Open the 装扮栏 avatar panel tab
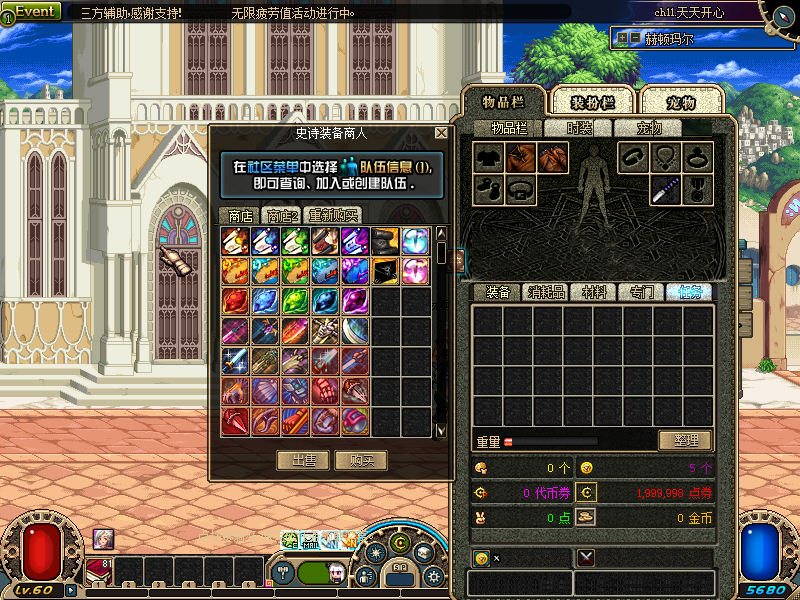This screenshot has height=600, width=800. (x=591, y=102)
